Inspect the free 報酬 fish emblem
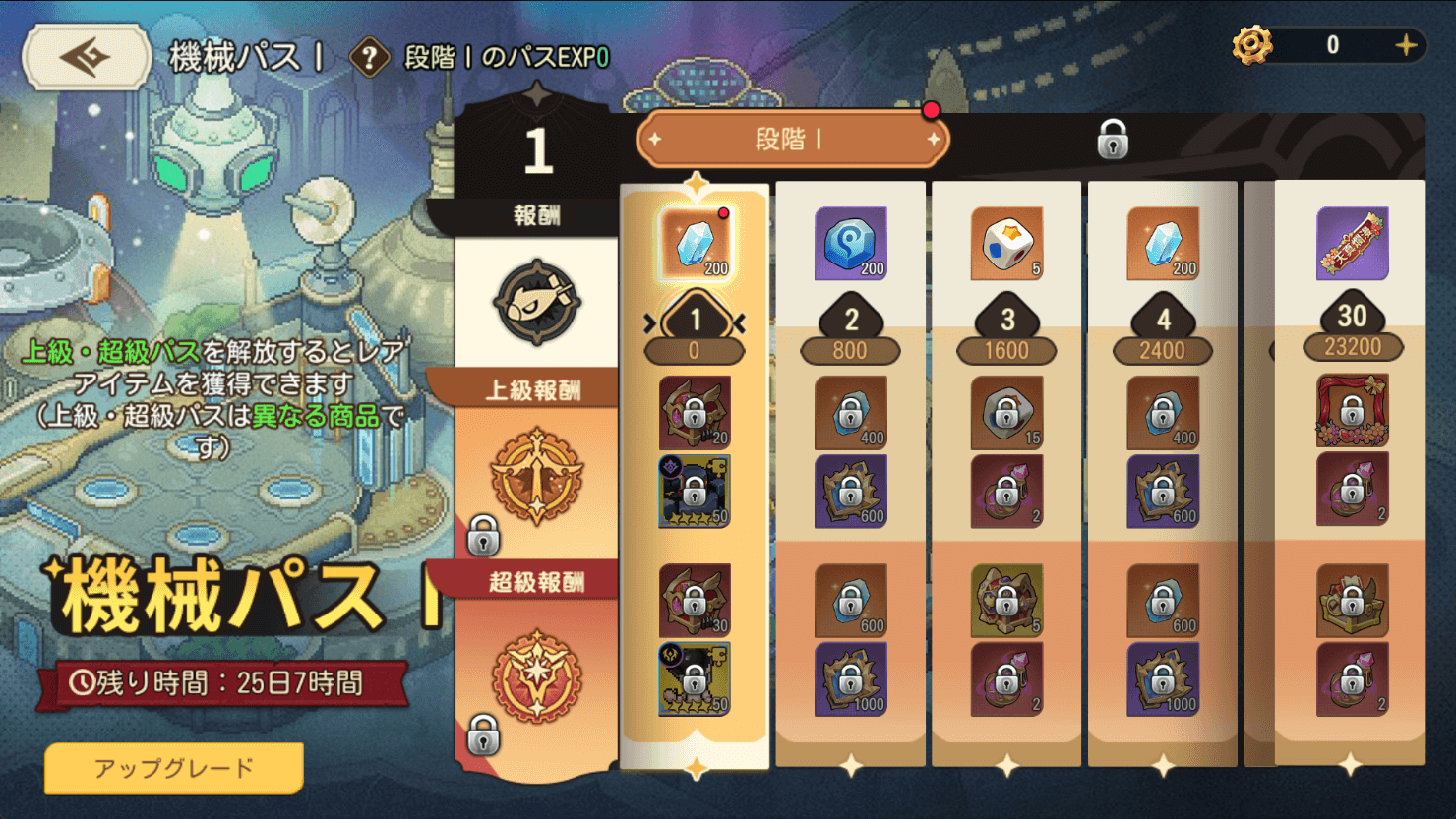Image resolution: width=1456 pixels, height=819 pixels. tap(537, 302)
